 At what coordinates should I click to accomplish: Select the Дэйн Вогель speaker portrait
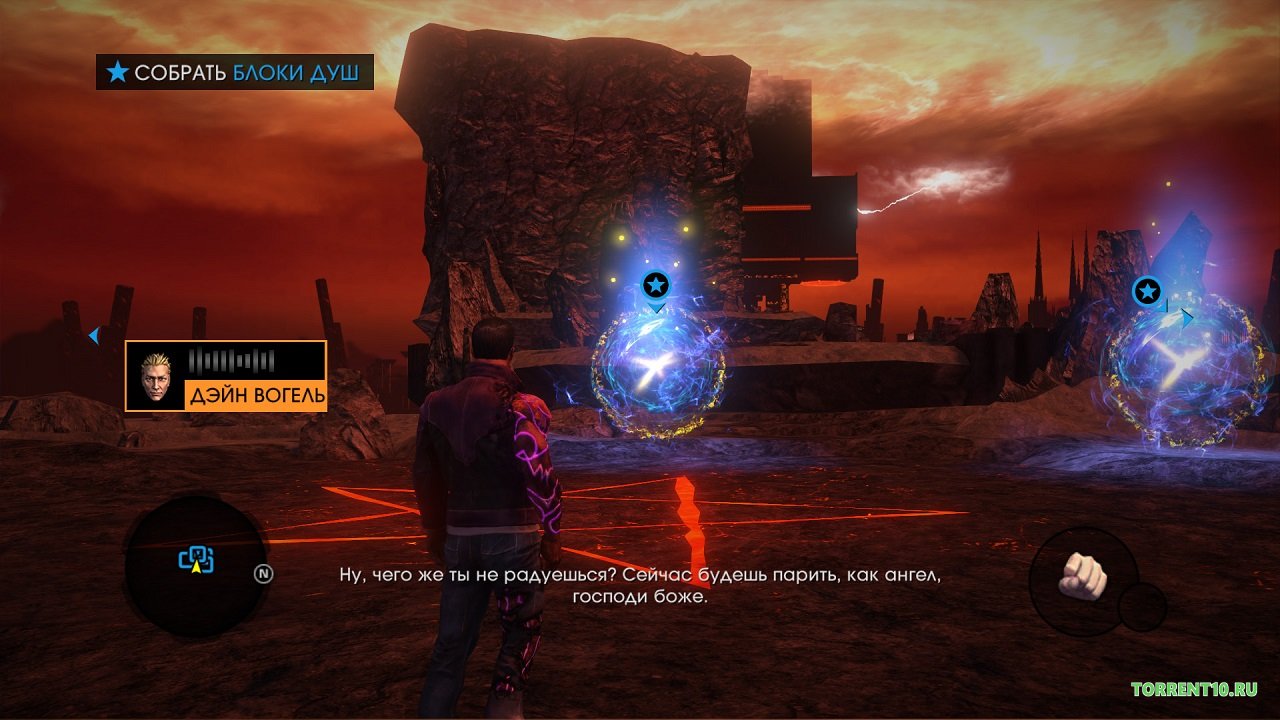(157, 377)
